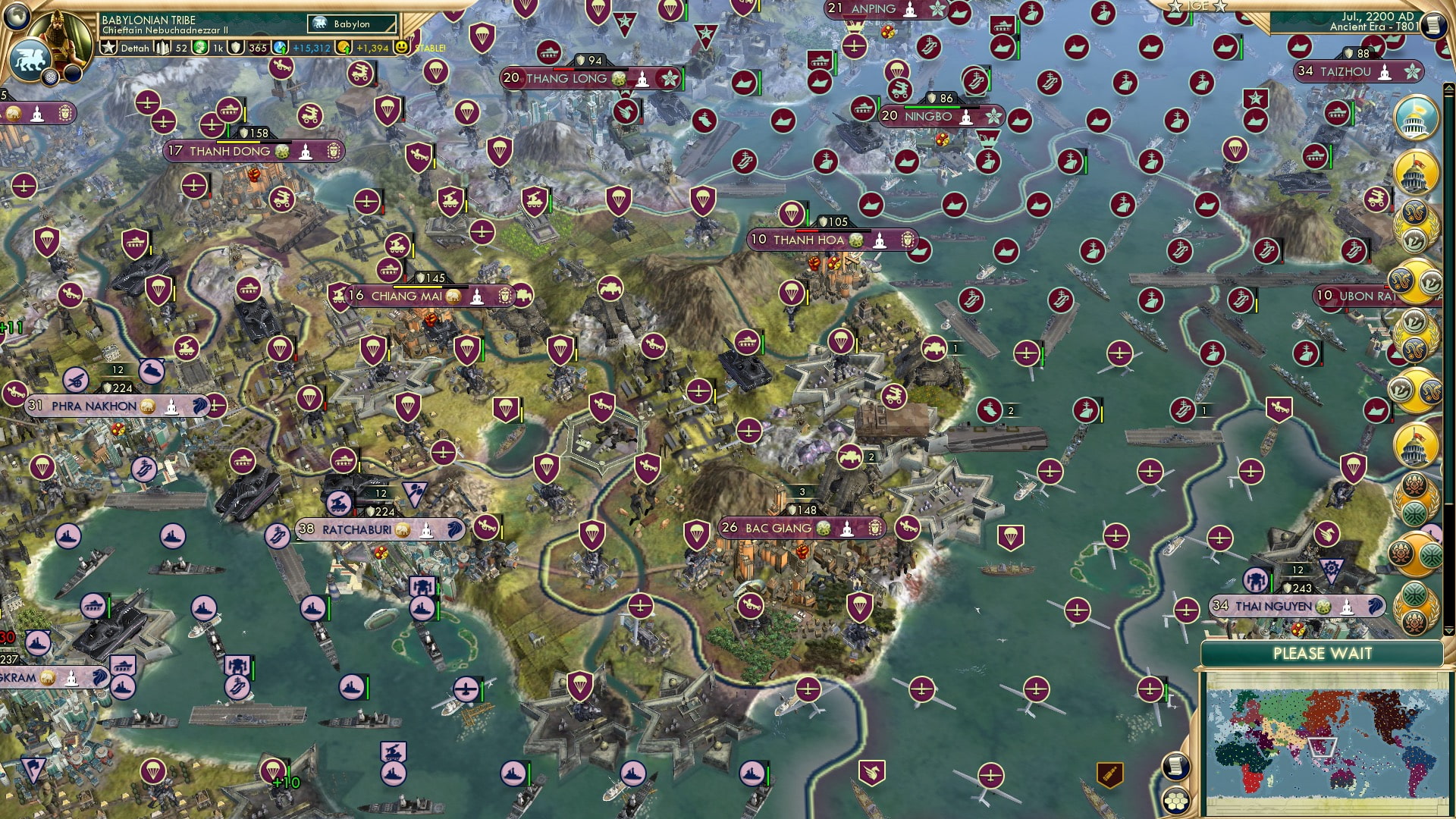Screen dimensions: 1456x819
Task: Toggle a star beside the IGE label
Action: [1174, 6]
